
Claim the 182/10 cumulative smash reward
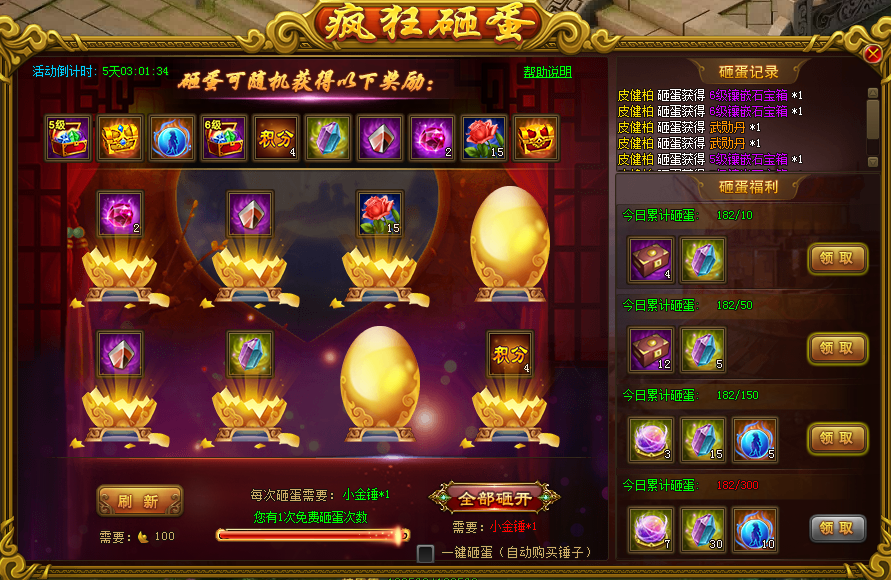click(x=837, y=259)
